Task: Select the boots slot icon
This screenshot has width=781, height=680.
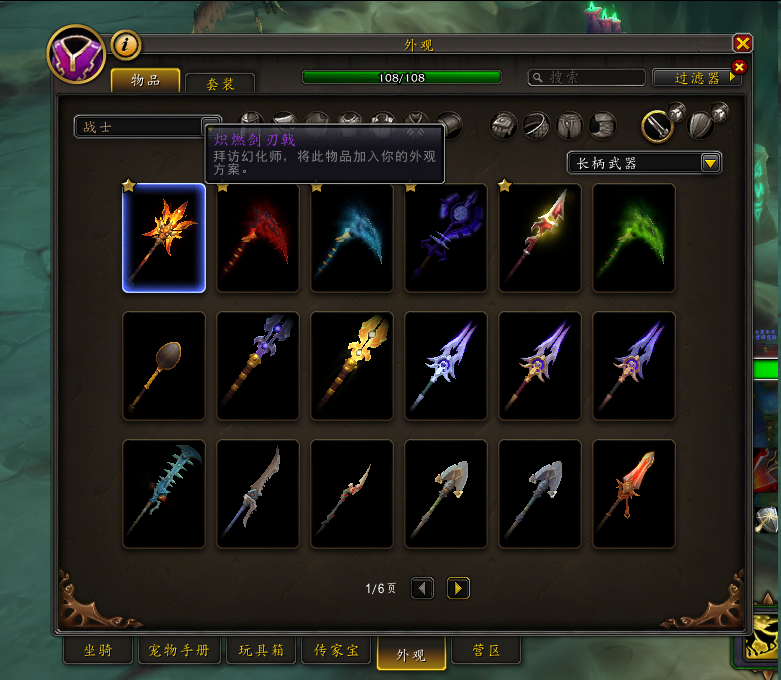Action: click(x=602, y=125)
